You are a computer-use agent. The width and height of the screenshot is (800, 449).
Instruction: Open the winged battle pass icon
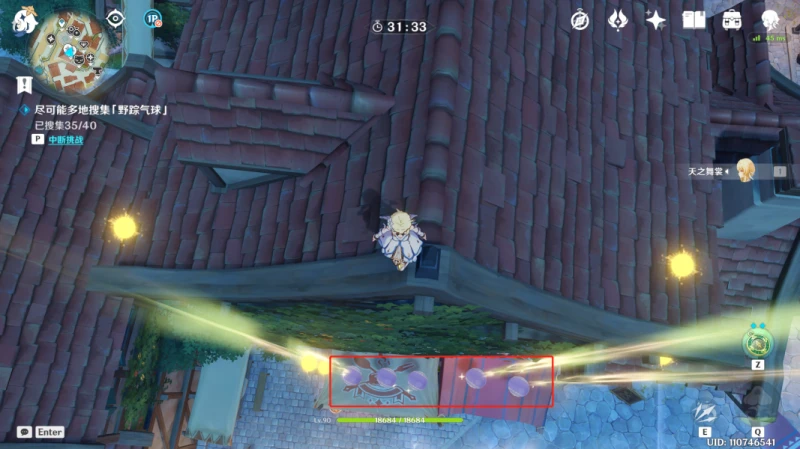pyautogui.click(x=617, y=20)
